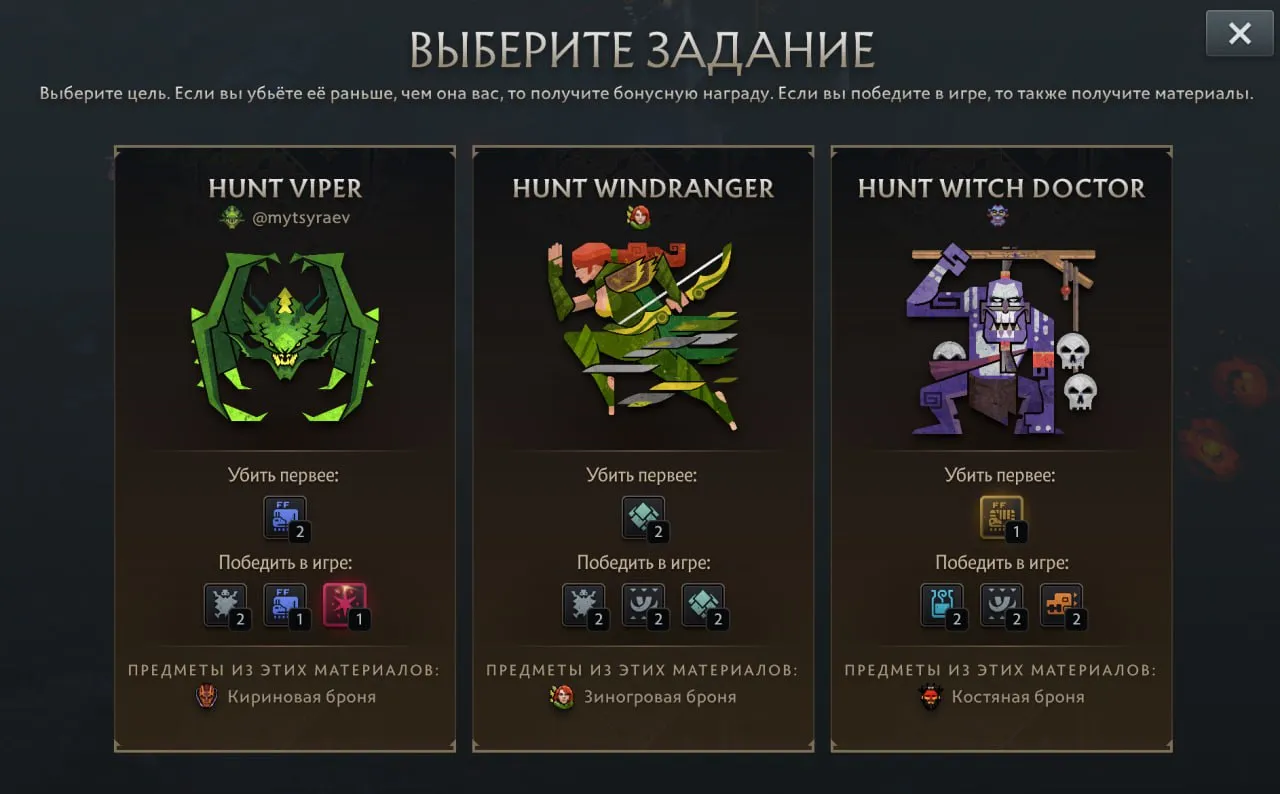The height and width of the screenshot is (794, 1280).
Task: Select the white kirin hide material in Viper's win rewards
Action: click(225, 605)
